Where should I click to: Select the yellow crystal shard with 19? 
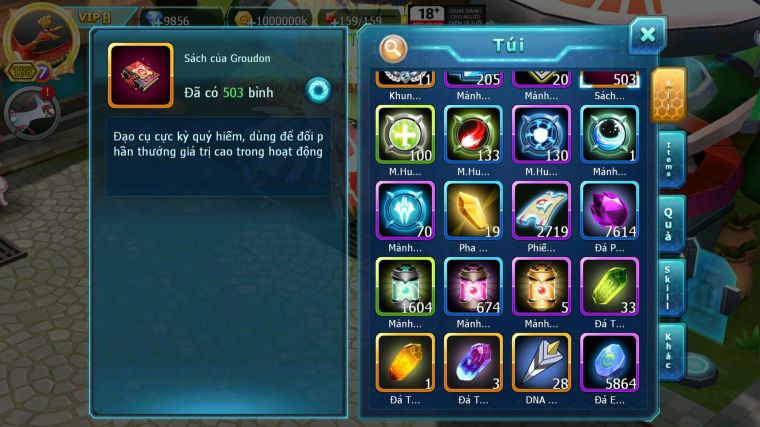click(x=473, y=210)
